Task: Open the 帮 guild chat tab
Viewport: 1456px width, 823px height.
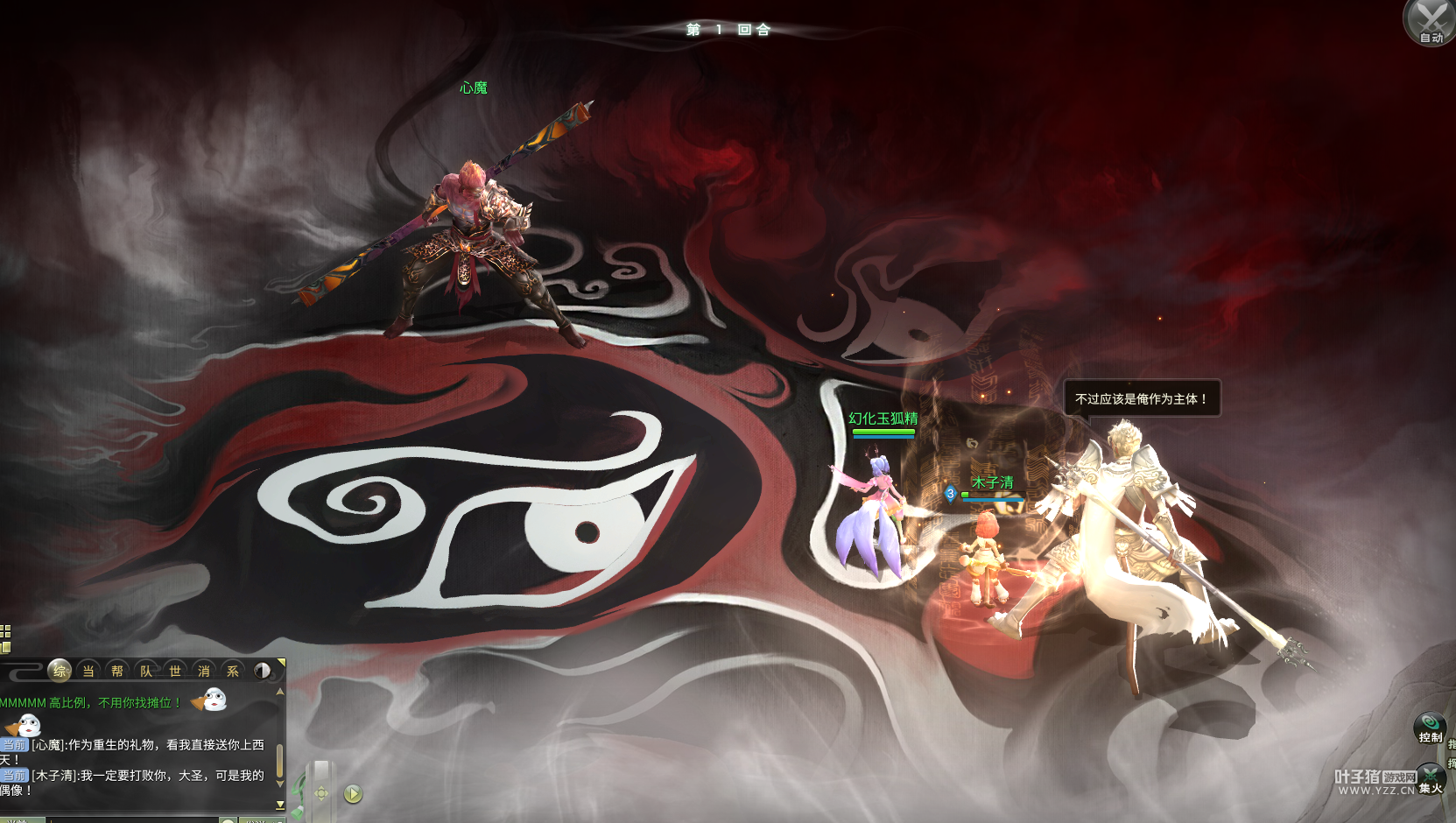Action: pyautogui.click(x=117, y=671)
